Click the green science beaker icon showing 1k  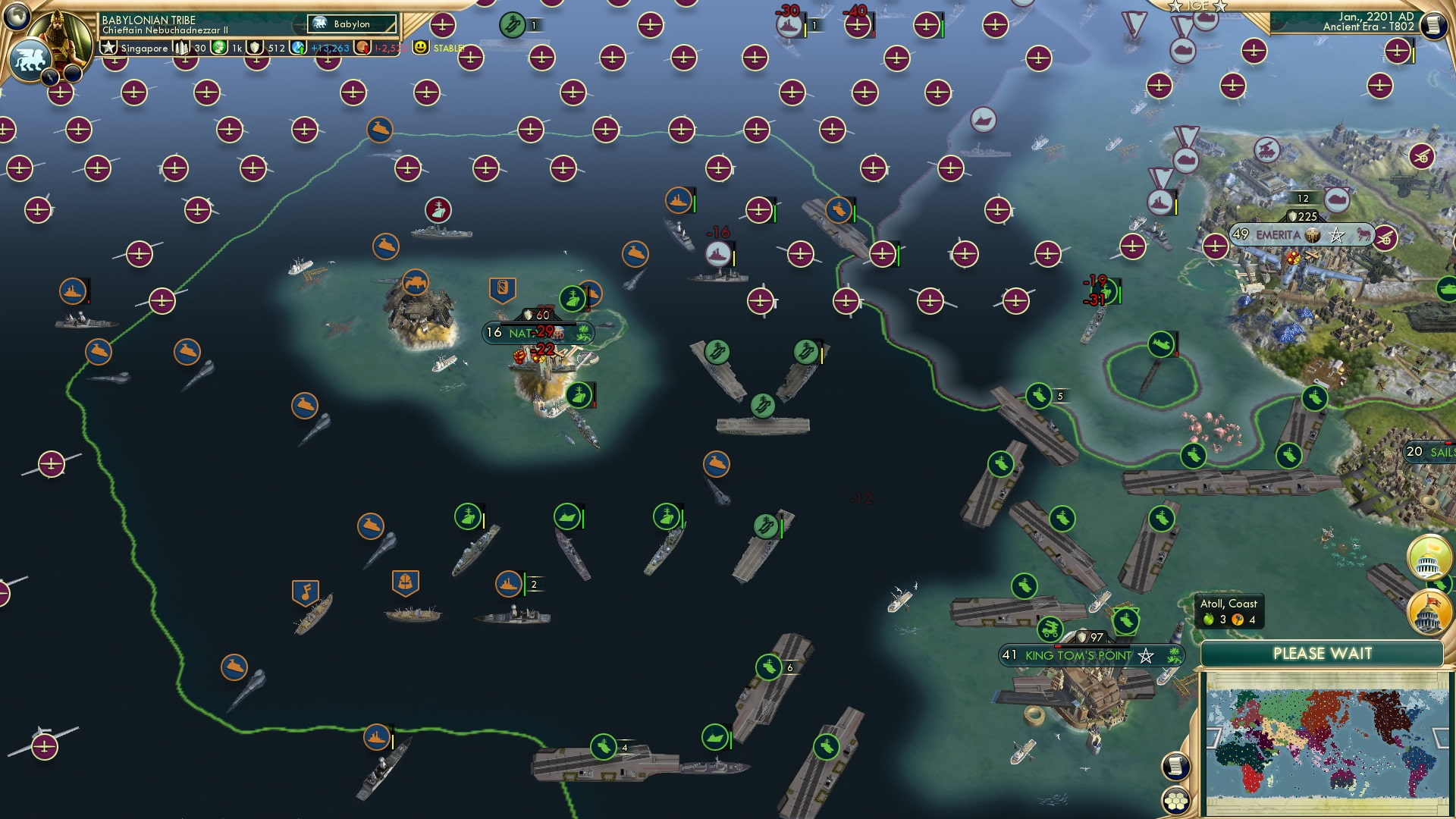[219, 48]
